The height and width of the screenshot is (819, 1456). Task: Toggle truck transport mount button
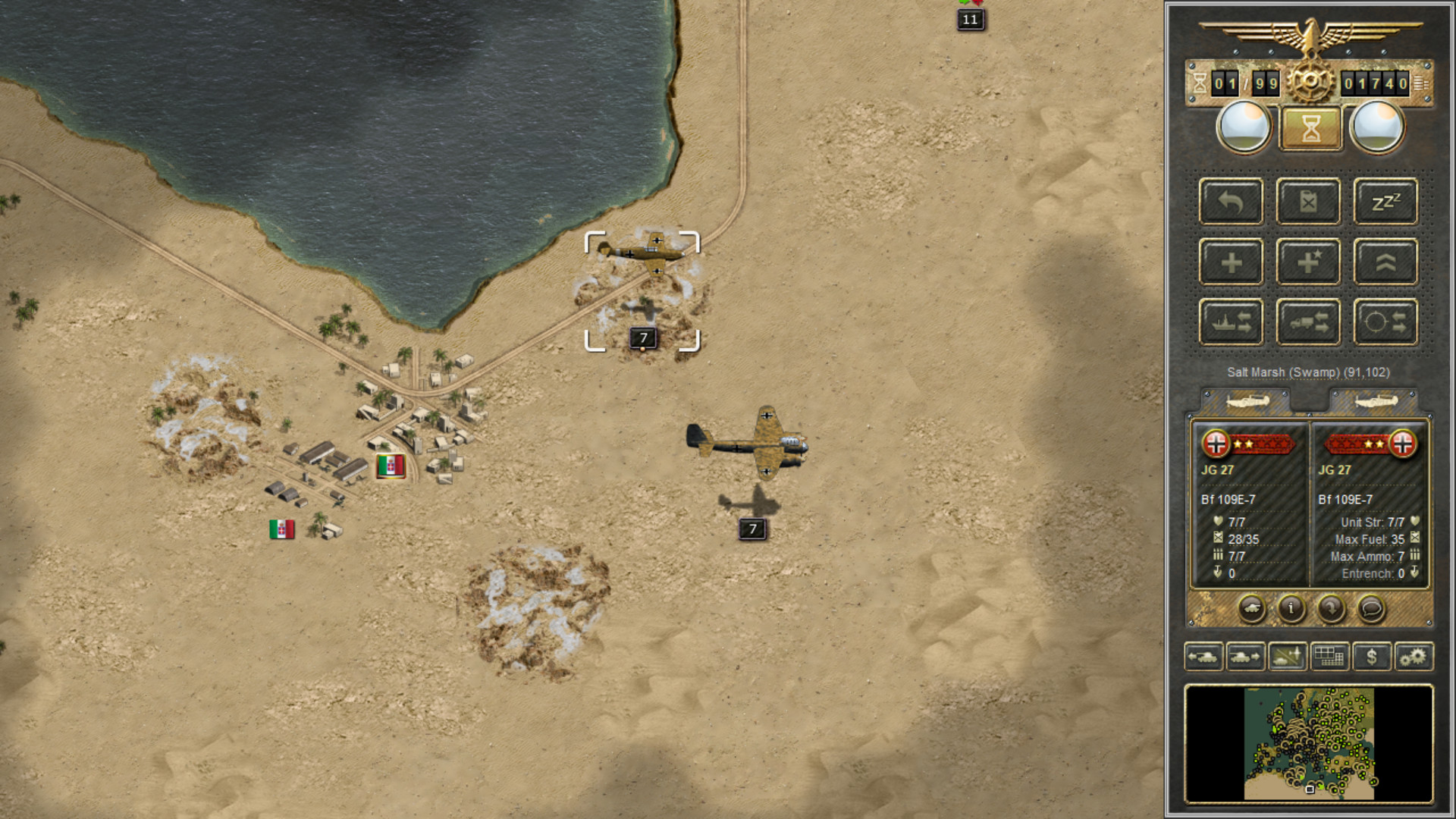pos(1308,322)
